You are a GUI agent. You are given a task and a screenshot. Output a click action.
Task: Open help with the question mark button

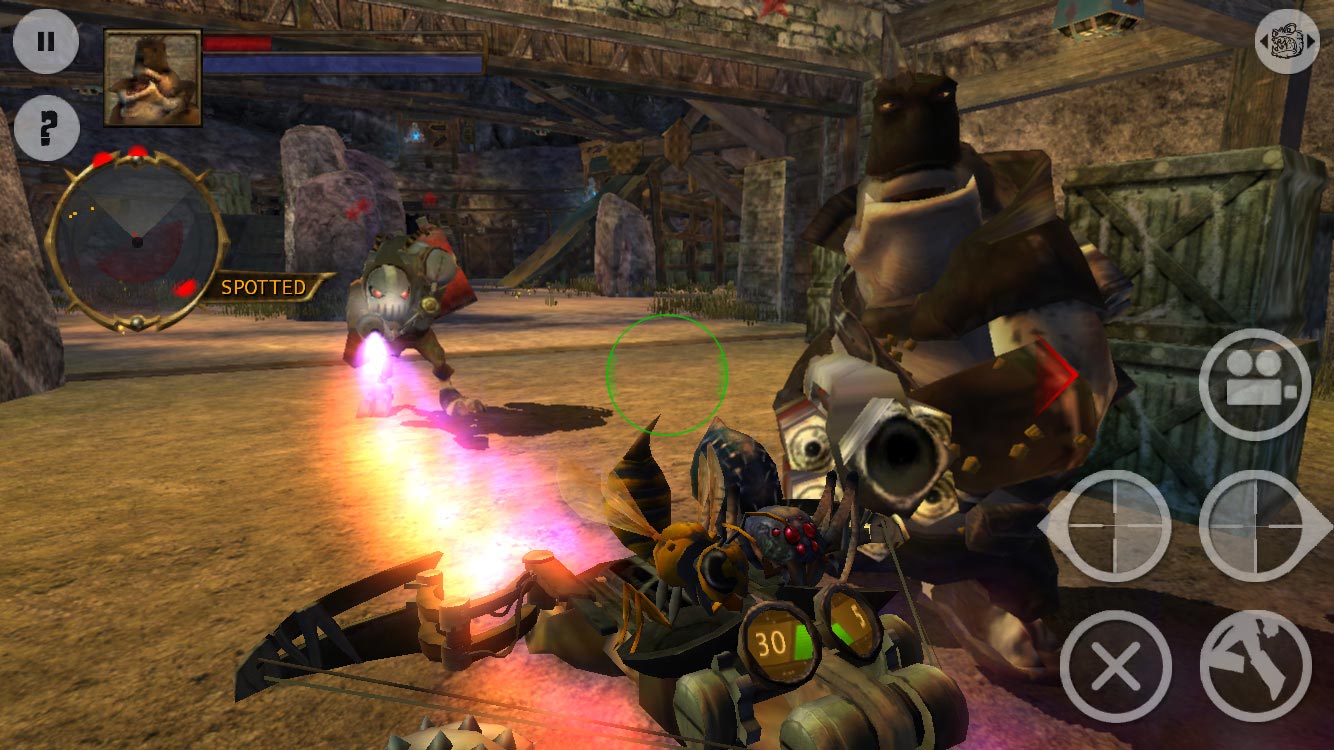[x=46, y=128]
